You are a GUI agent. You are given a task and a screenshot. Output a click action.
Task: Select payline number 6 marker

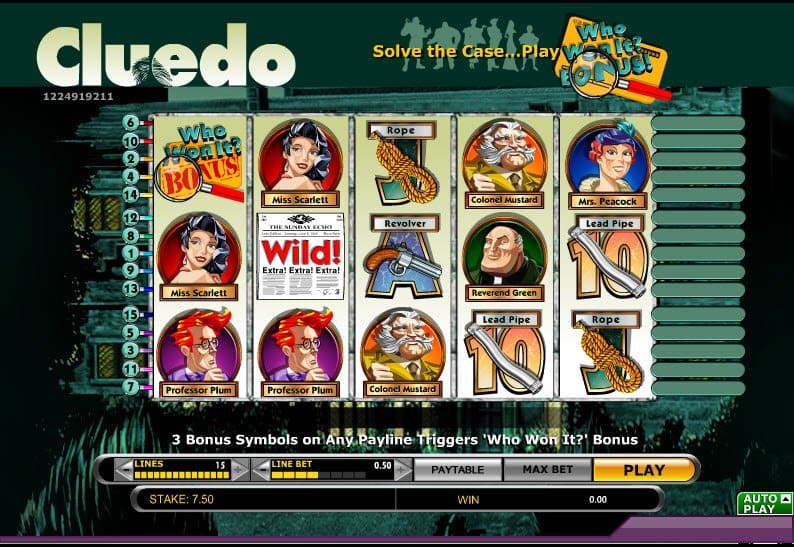pos(131,123)
